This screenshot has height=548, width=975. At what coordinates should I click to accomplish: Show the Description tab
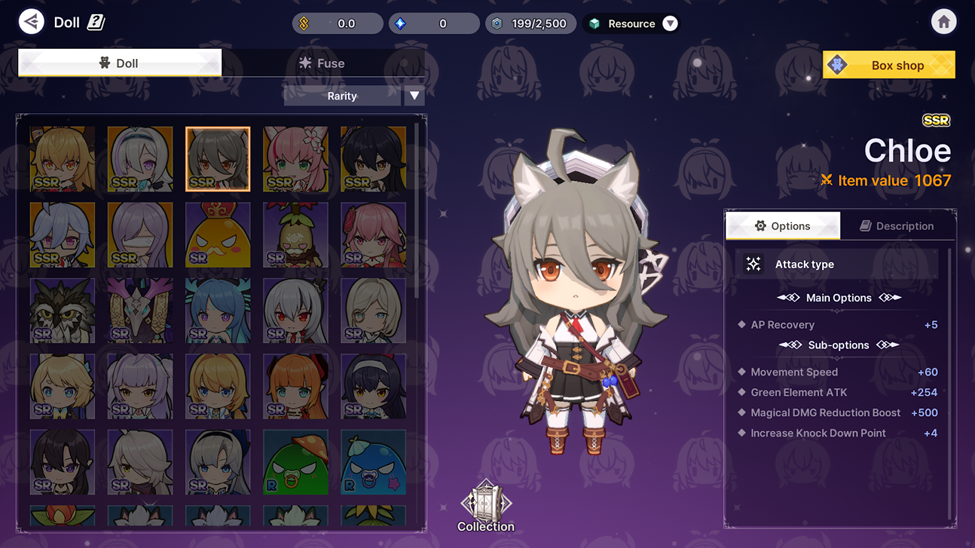point(896,226)
